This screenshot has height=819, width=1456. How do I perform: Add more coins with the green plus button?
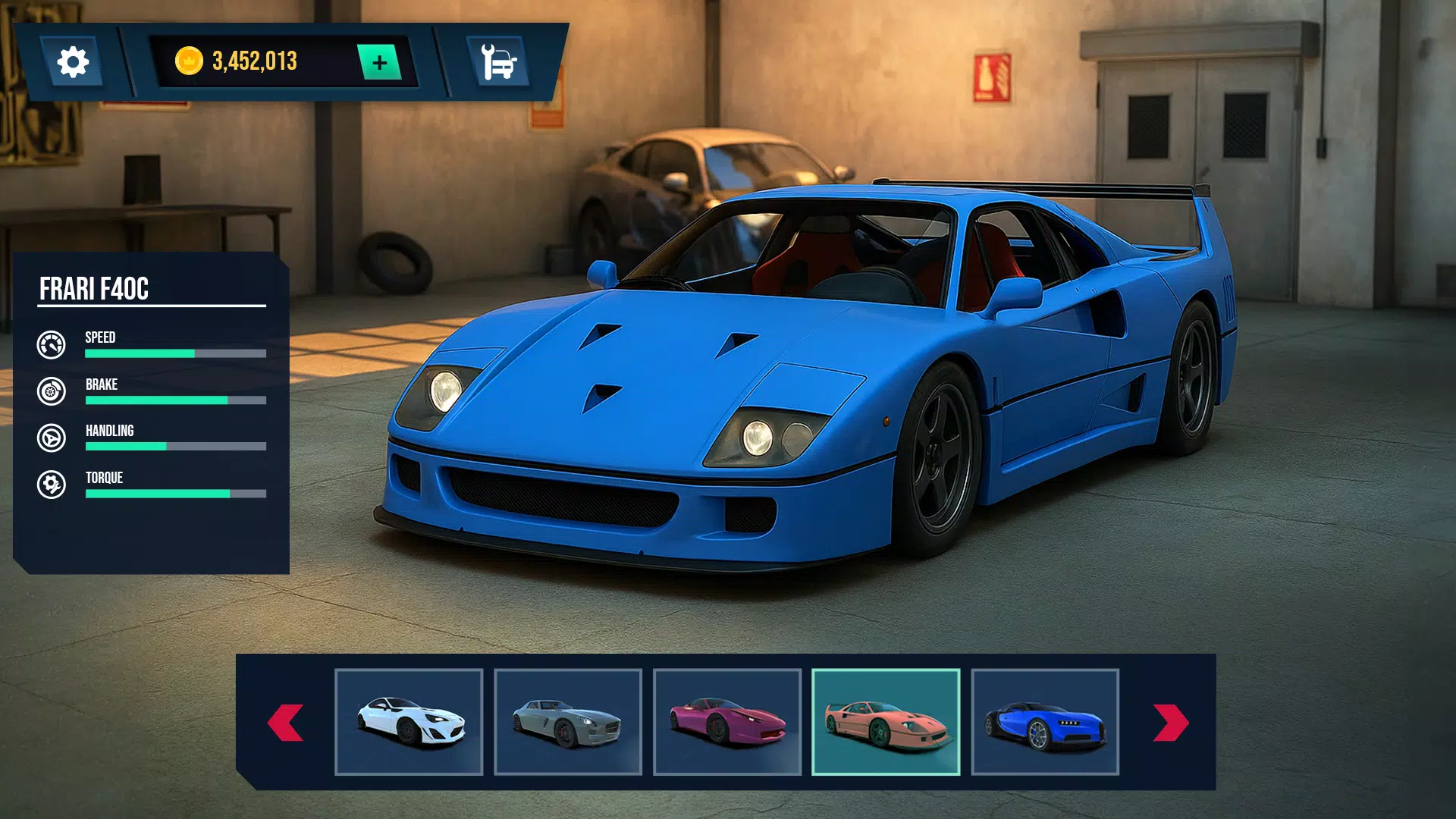[x=380, y=62]
